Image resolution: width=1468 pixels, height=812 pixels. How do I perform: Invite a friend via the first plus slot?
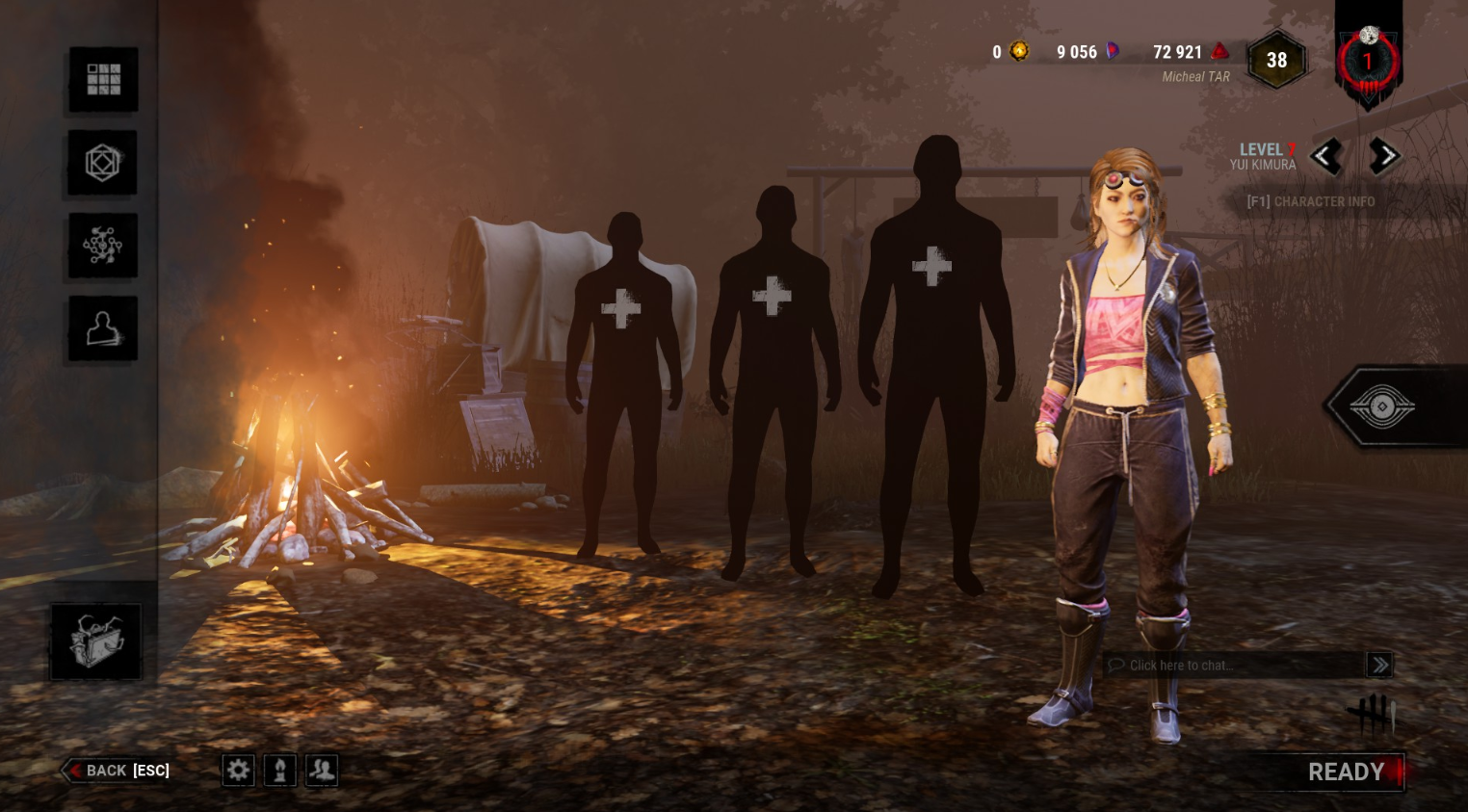click(620, 310)
